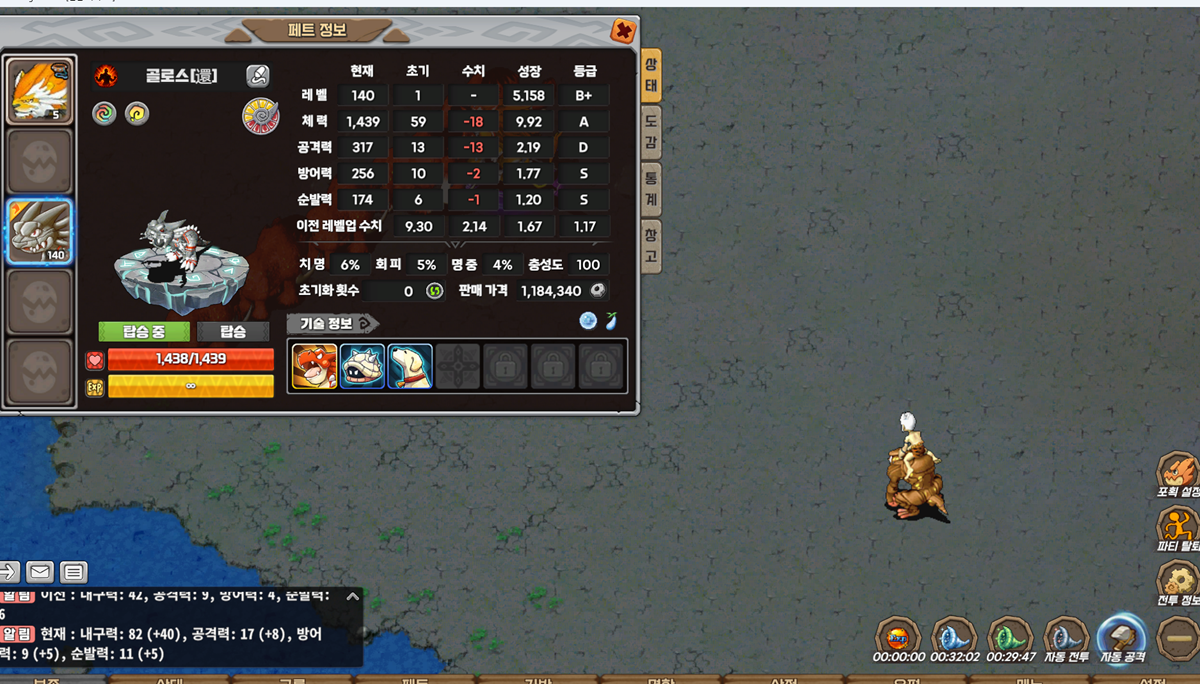Select the gray level 140 pet slot

(x=40, y=232)
